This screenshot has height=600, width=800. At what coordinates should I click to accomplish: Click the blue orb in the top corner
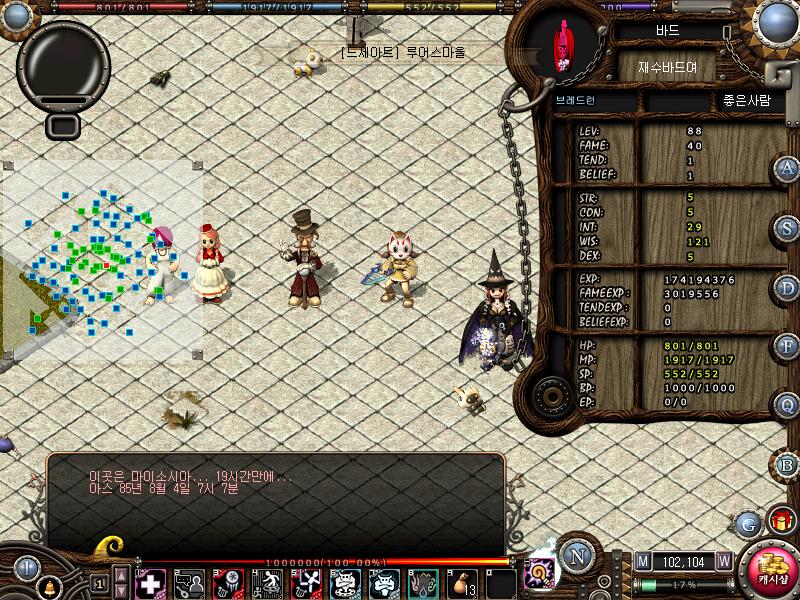pos(778,20)
